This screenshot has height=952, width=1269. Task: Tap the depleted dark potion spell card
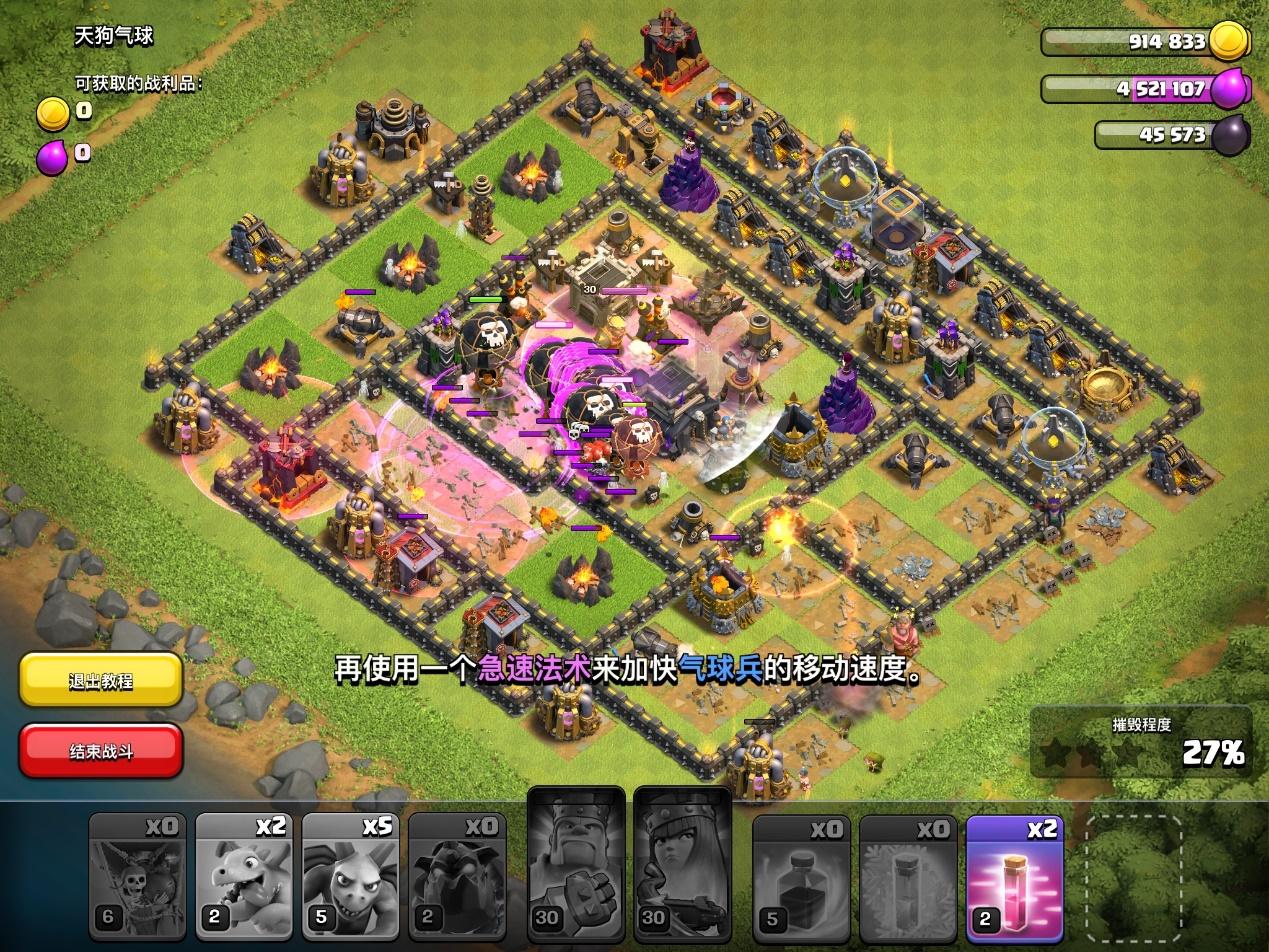(x=800, y=878)
